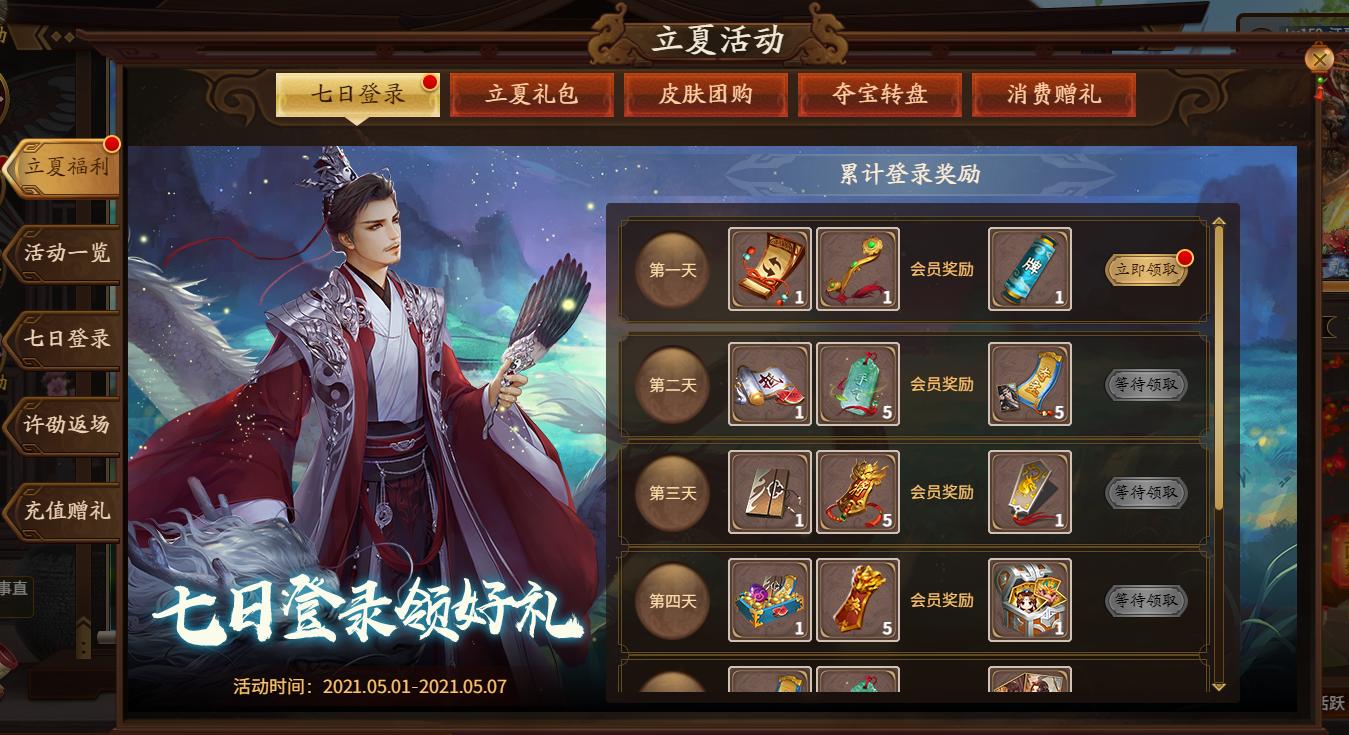
Task: Switch to the 夺宝转盘 tab
Action: point(879,94)
